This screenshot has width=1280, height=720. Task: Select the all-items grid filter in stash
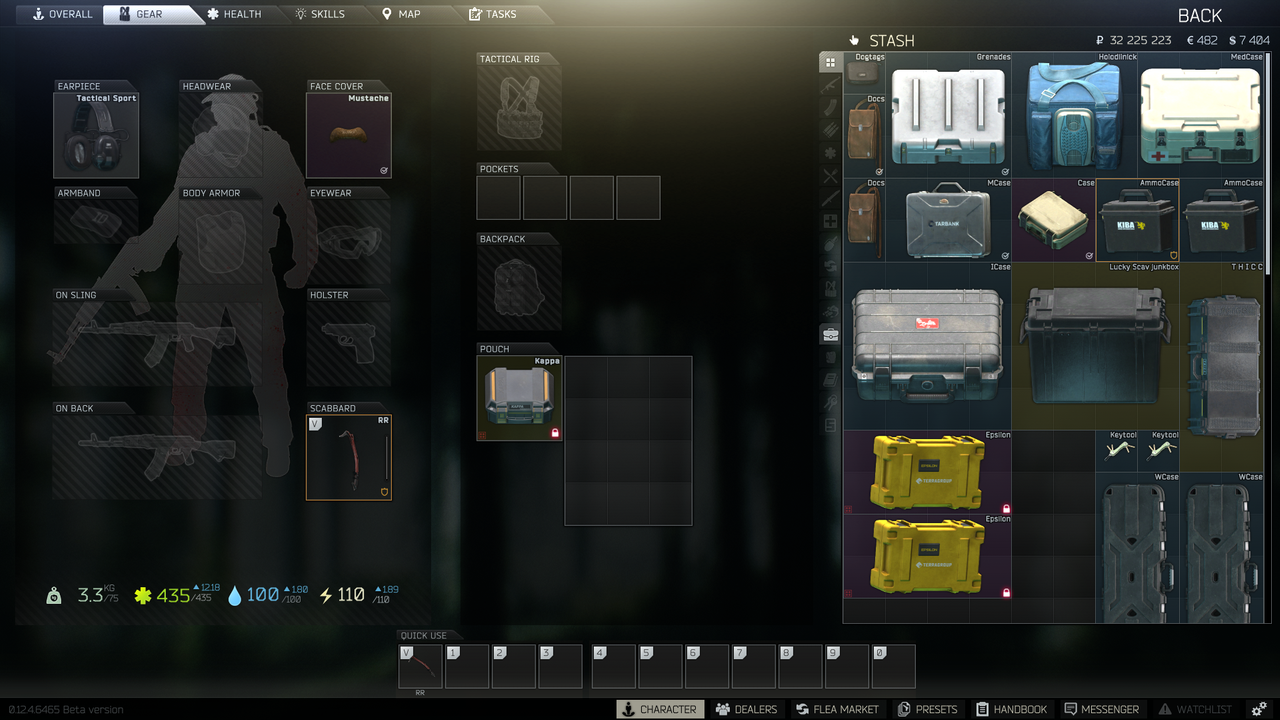coord(830,62)
